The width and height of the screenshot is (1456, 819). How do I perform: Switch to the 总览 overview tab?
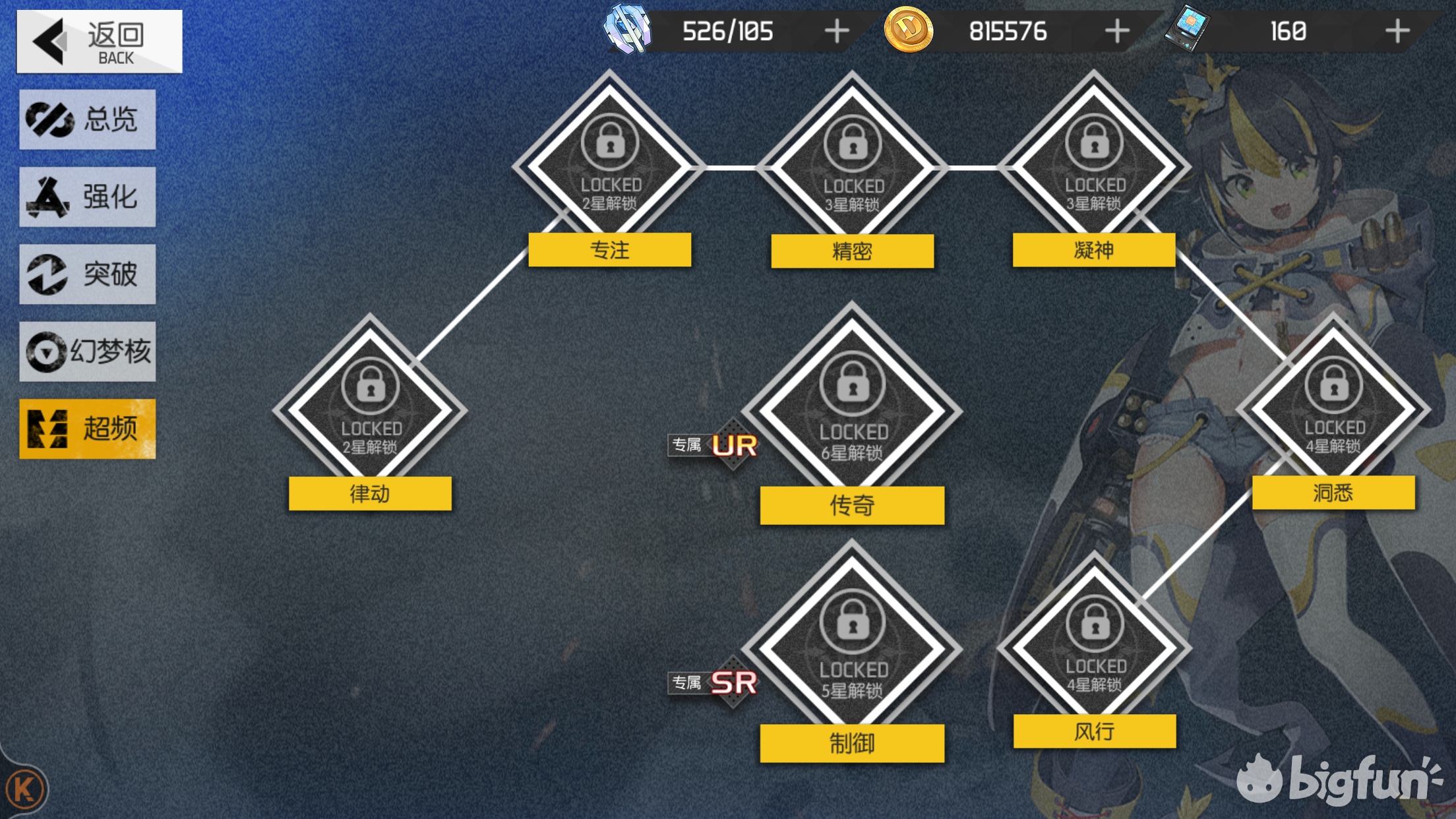click(x=88, y=119)
